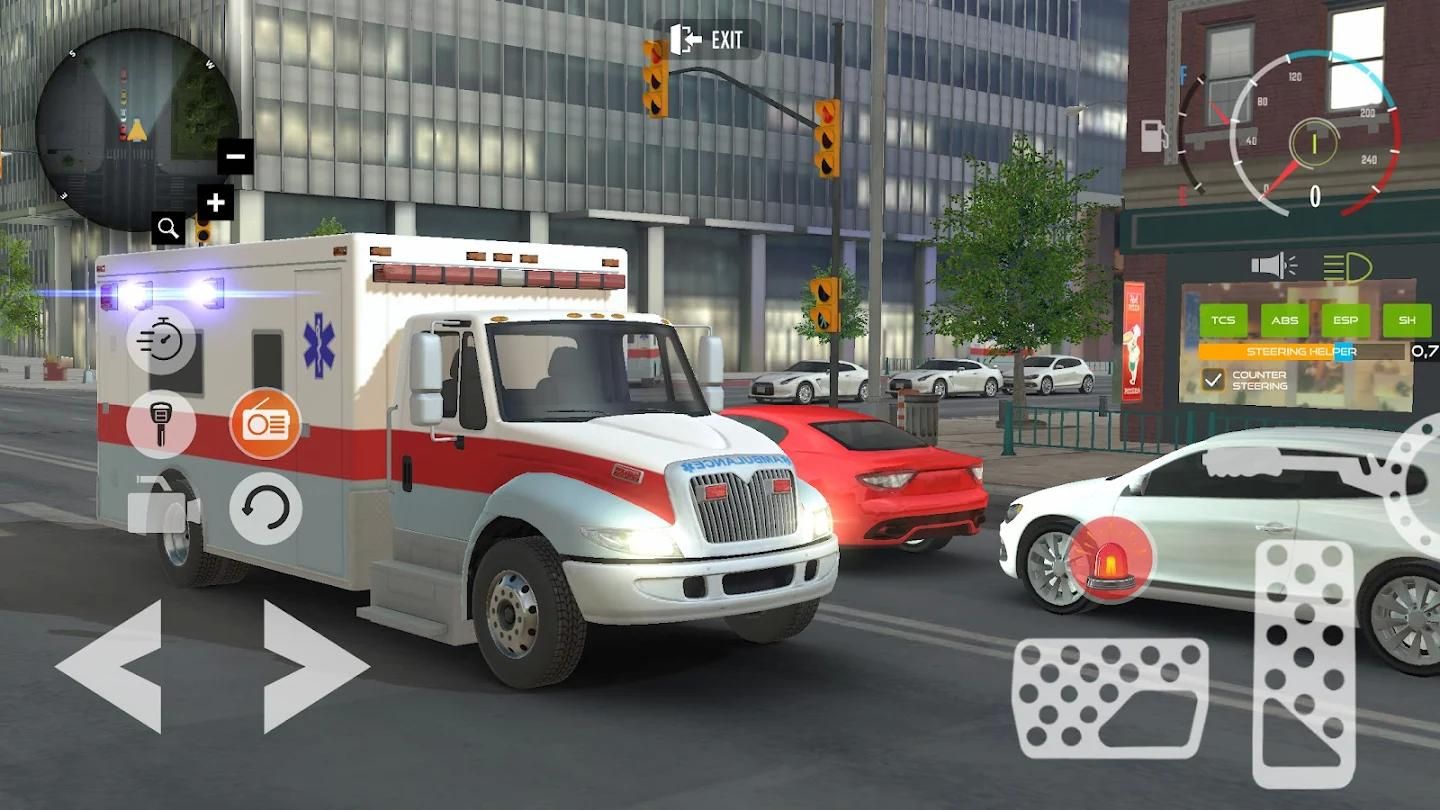
Task: Zoom in the minimap with plus
Action: click(x=215, y=203)
